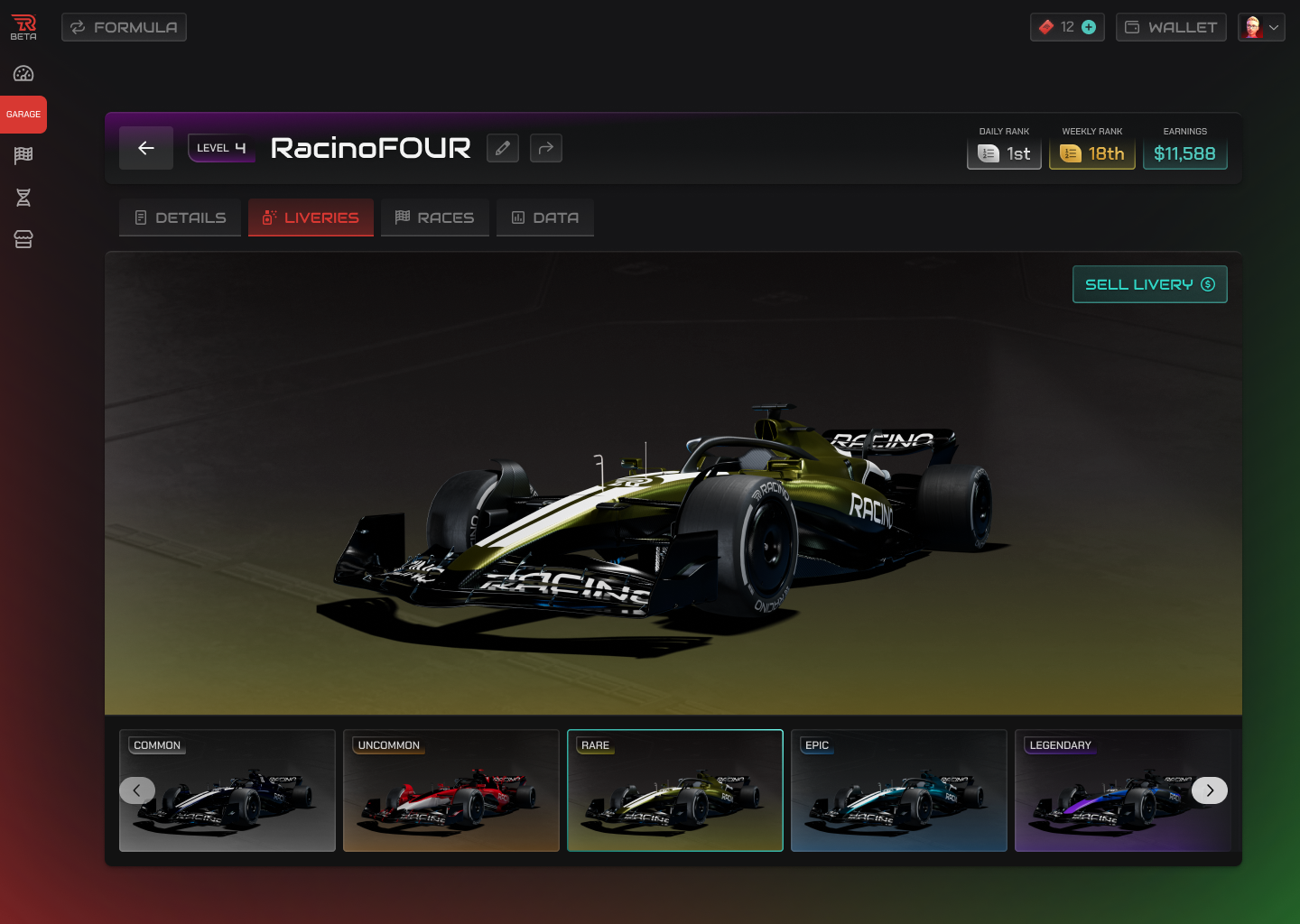Screen dimensions: 1300x924
Task: Select the Liveries tab
Action: (x=311, y=217)
